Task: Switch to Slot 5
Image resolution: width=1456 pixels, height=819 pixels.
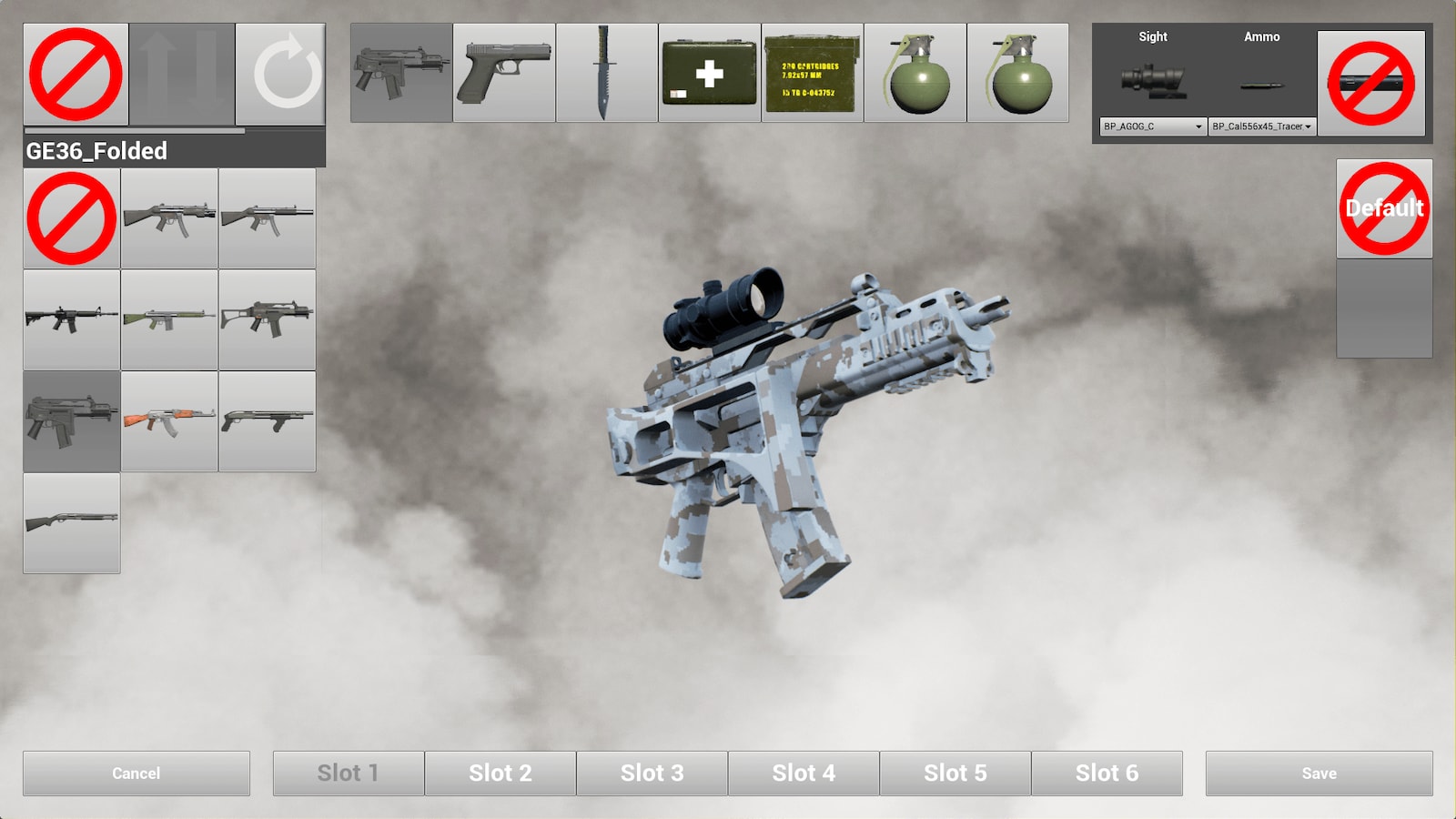Action: click(x=955, y=773)
